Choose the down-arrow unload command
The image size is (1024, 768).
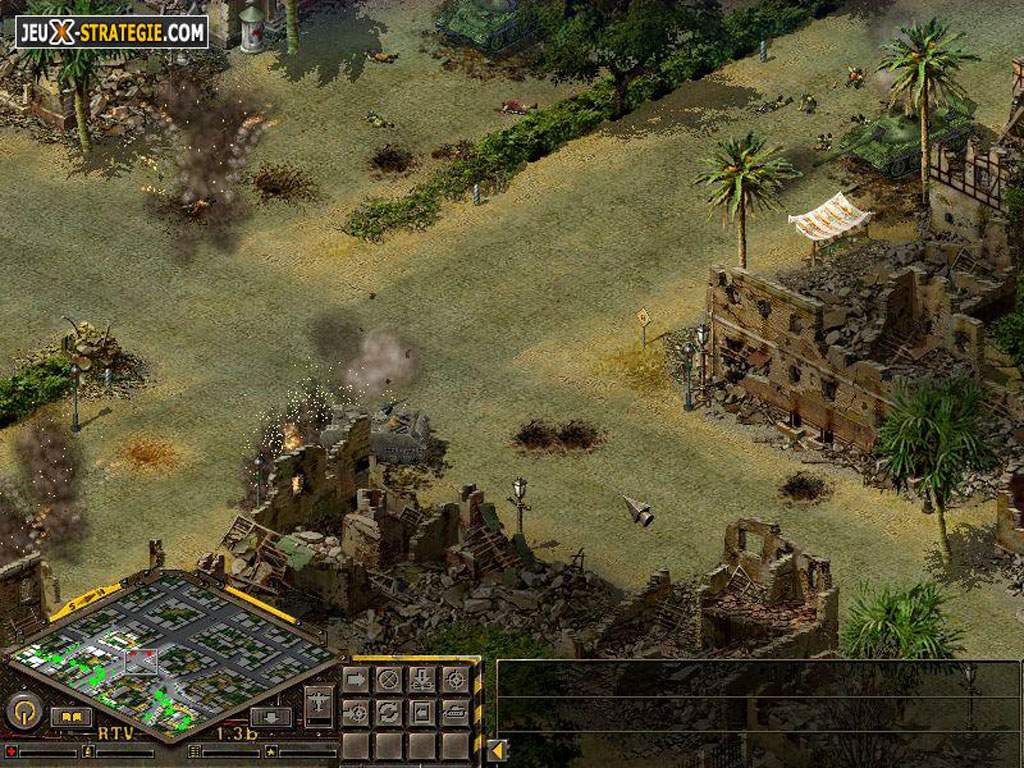click(x=422, y=680)
